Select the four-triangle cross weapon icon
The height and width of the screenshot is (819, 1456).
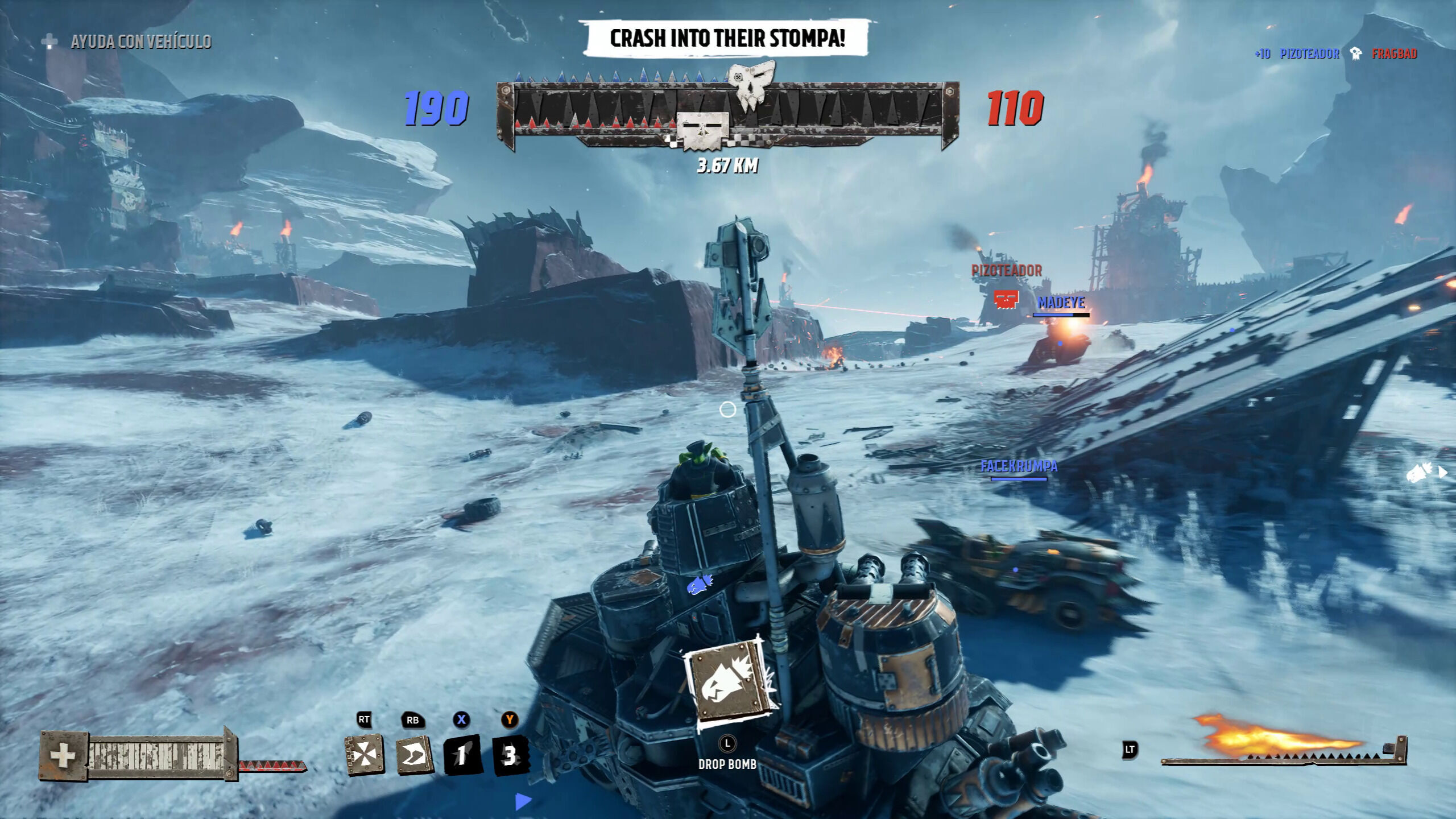pos(365,755)
